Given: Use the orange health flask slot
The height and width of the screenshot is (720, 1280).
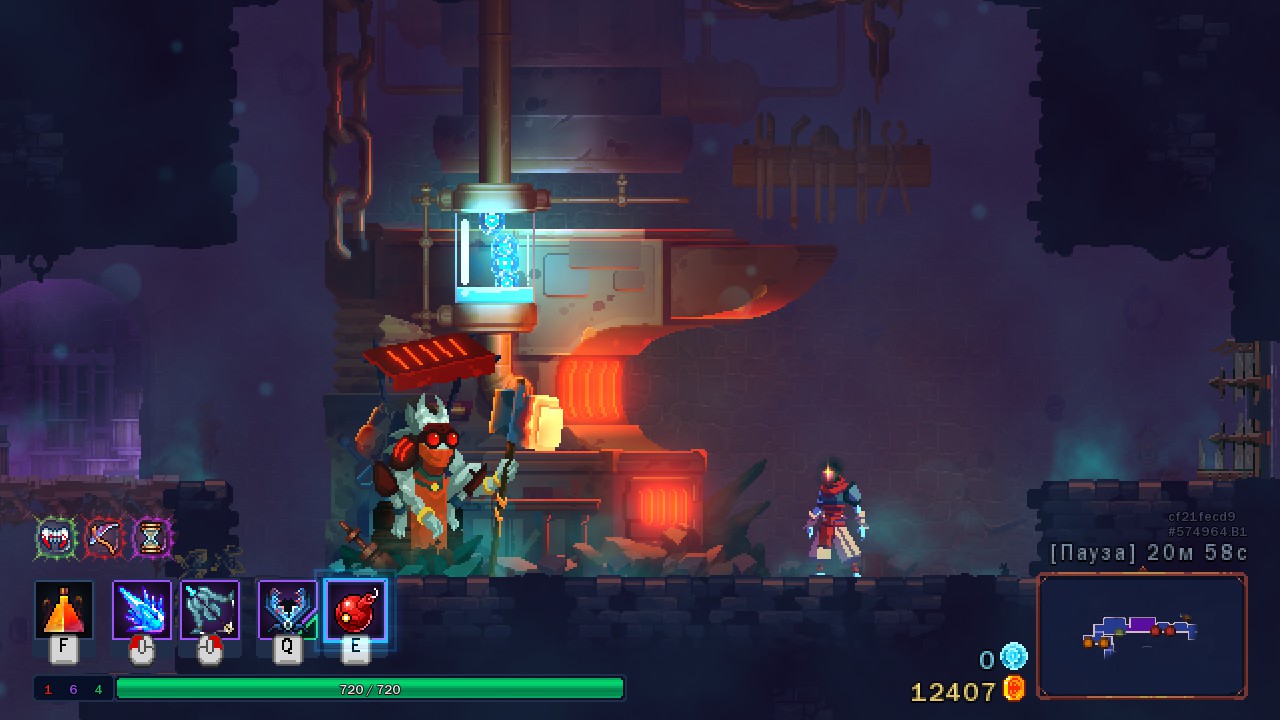Looking at the screenshot, I should pos(64,610).
